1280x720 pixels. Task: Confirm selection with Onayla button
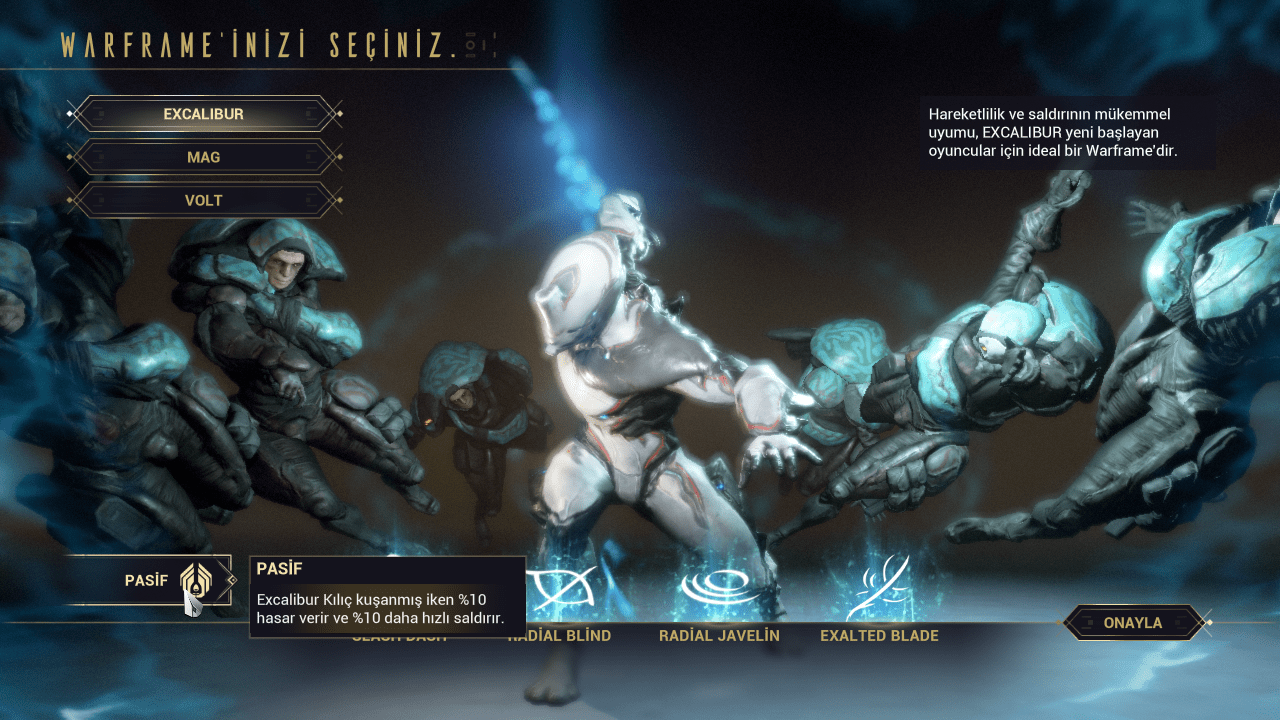(1132, 623)
